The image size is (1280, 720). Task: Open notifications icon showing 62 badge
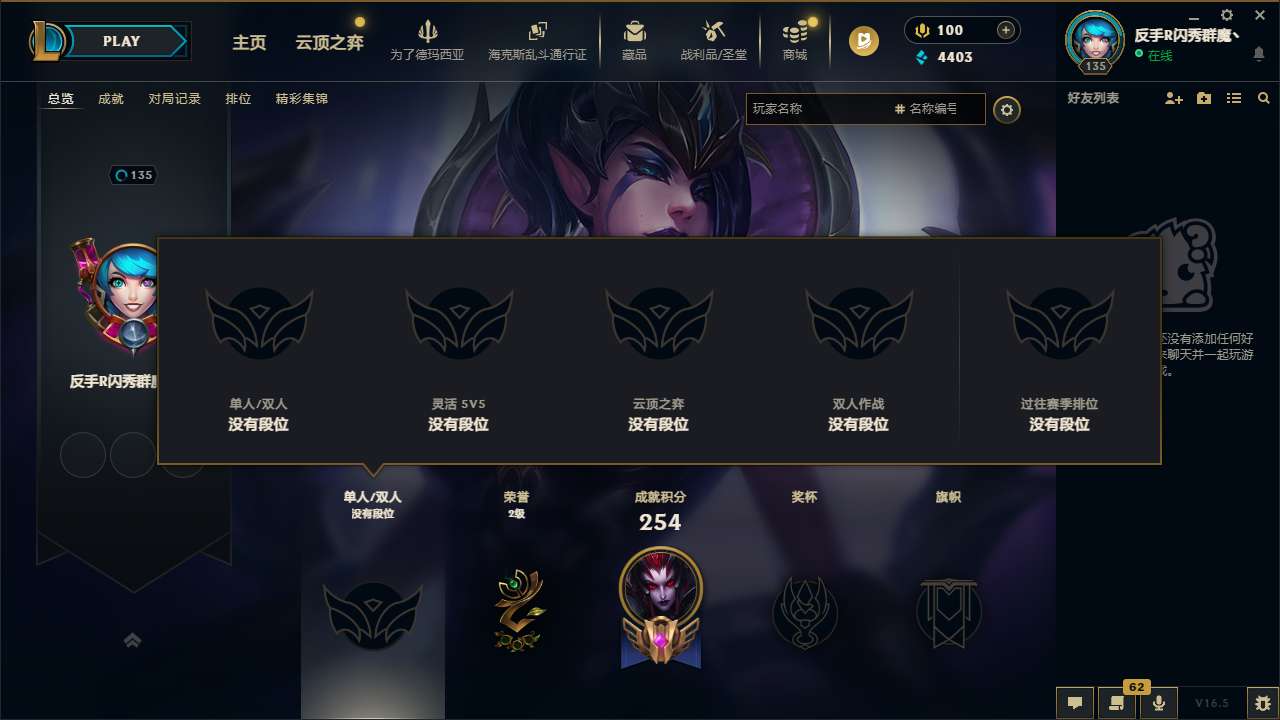1117,703
